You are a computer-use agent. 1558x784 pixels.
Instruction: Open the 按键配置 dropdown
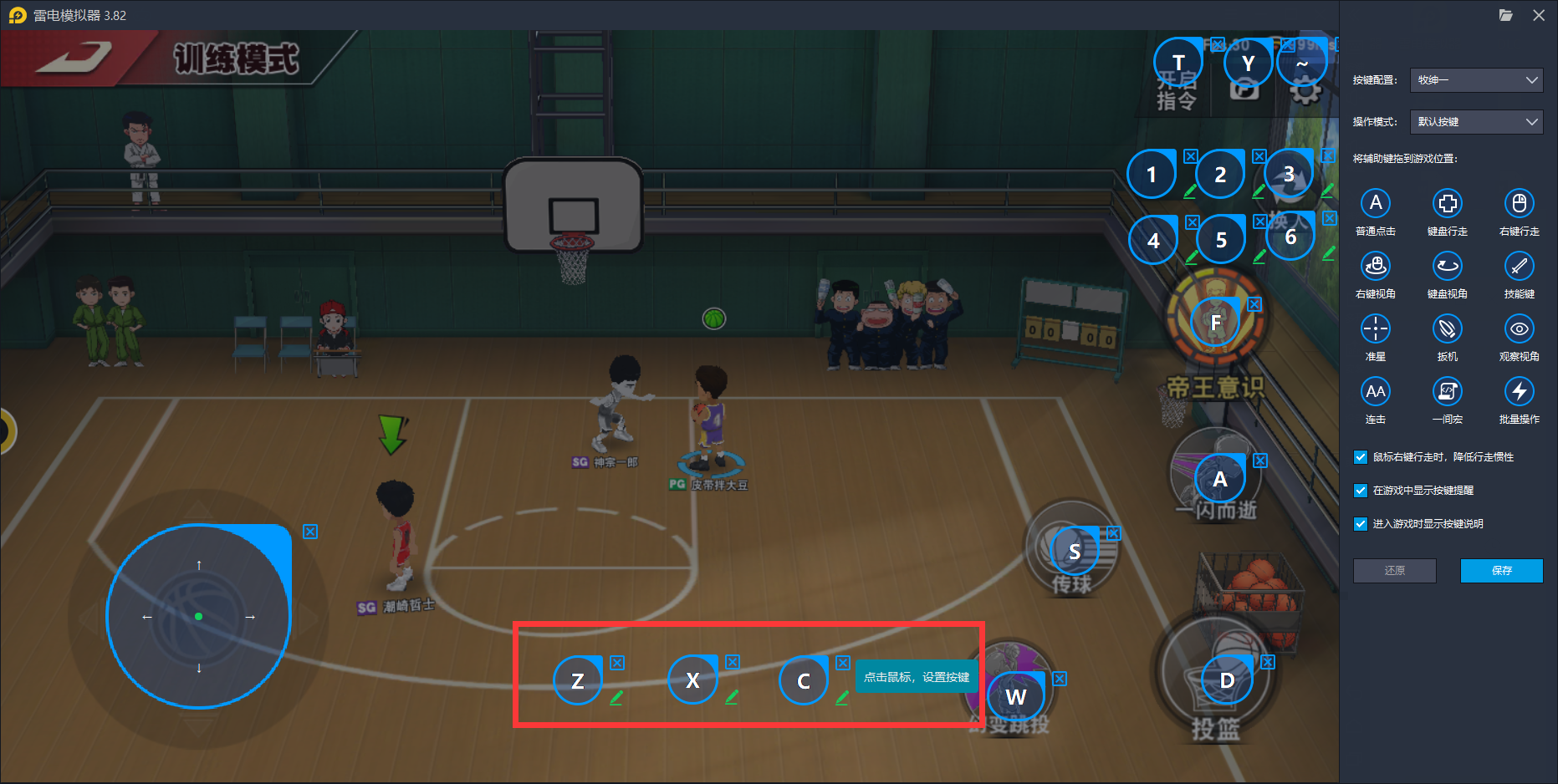1476,80
